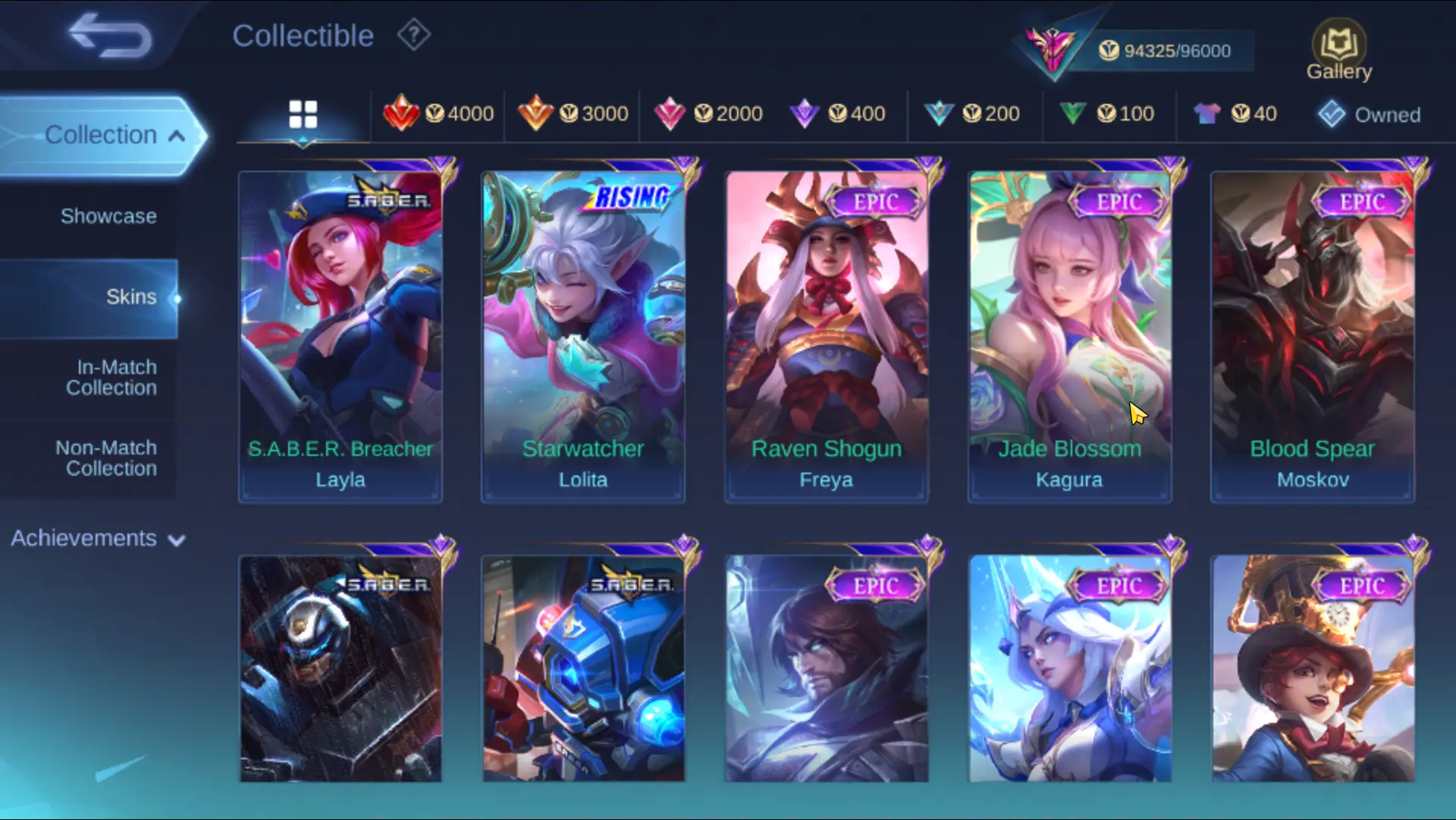Open the Gallery from the top right

(x=1338, y=47)
